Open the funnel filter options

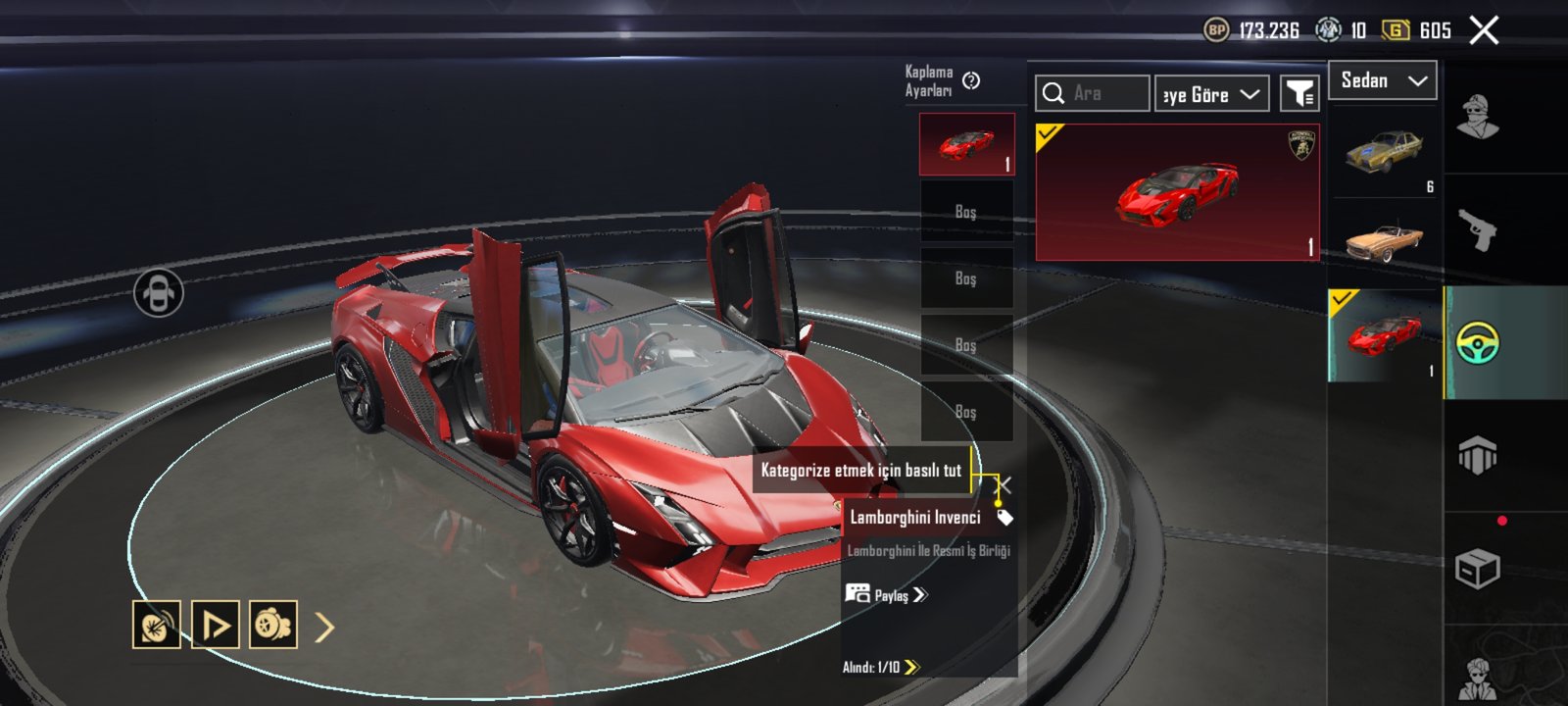(1299, 94)
